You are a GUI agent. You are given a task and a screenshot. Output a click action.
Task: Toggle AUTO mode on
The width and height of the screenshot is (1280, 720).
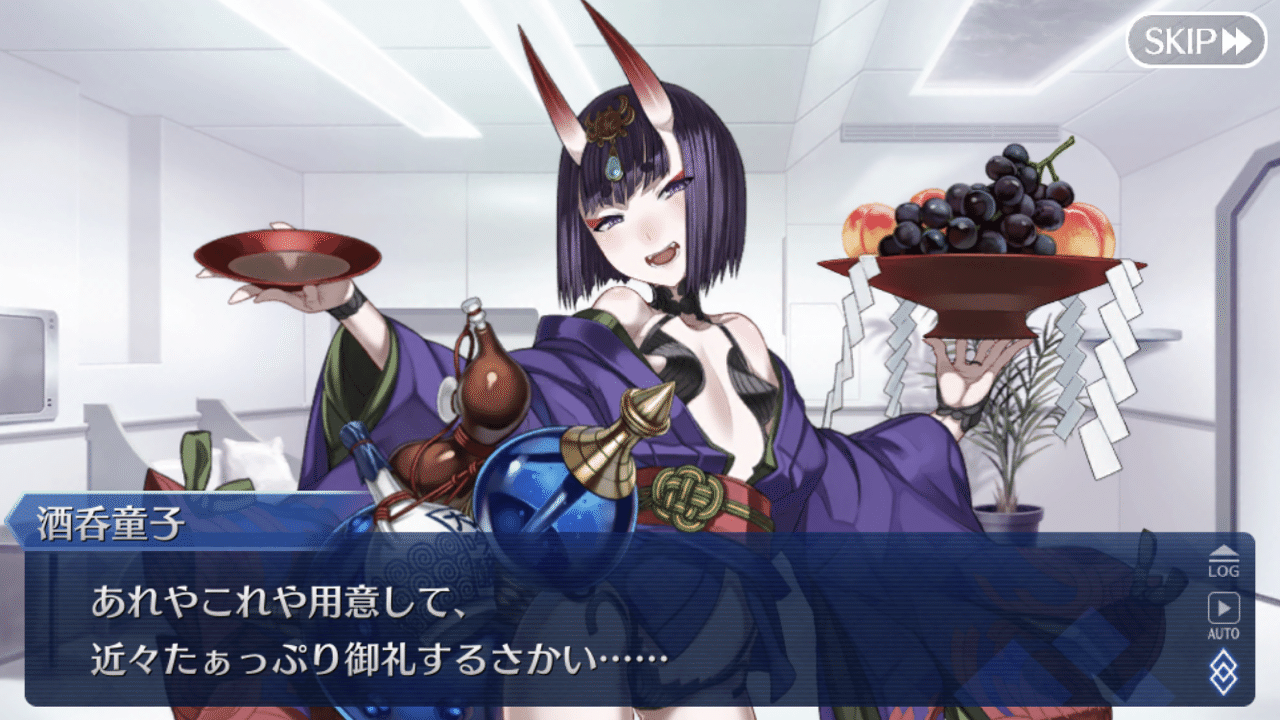(1224, 612)
